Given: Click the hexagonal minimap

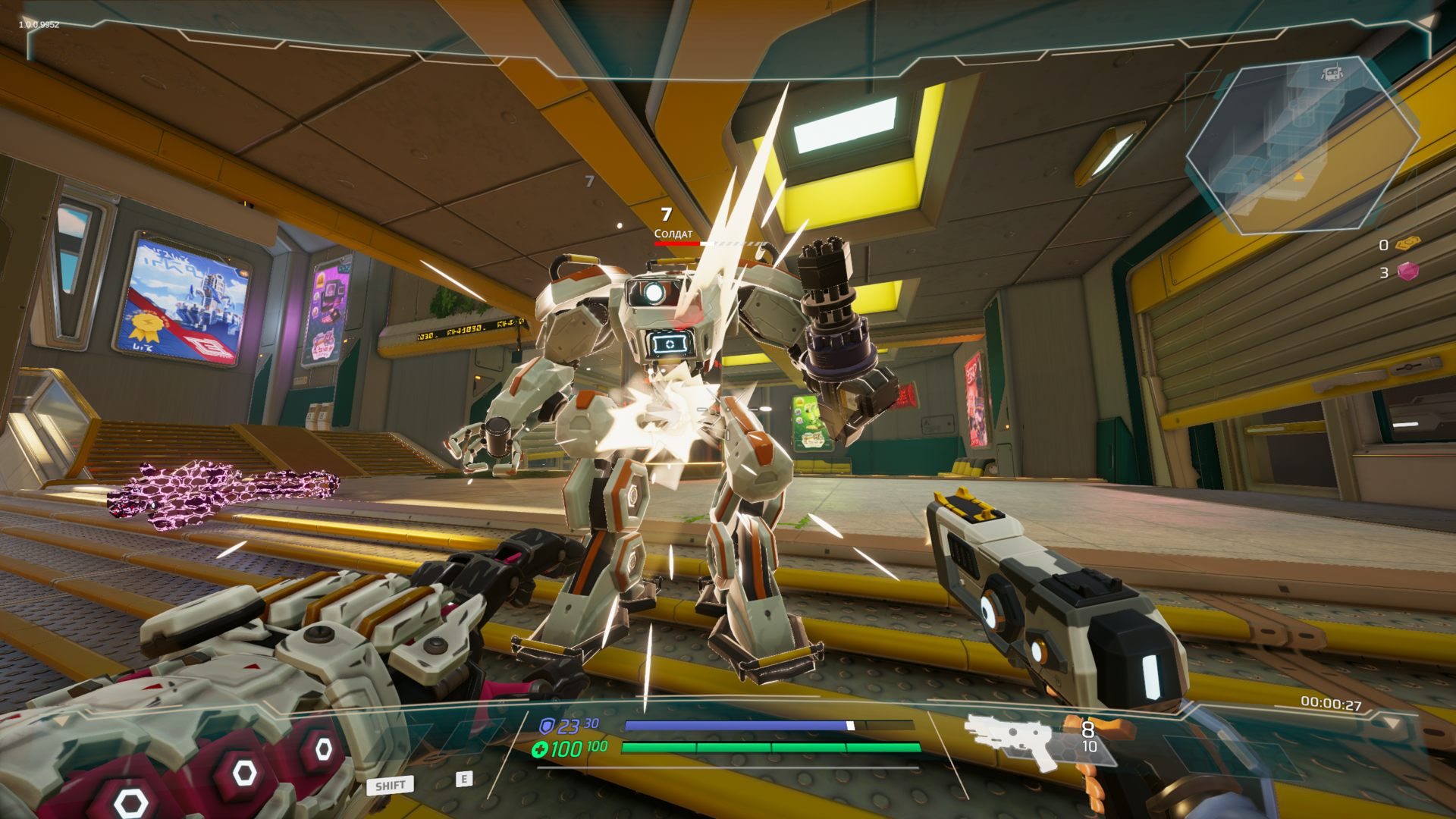Looking at the screenshot, I should (1301, 146).
